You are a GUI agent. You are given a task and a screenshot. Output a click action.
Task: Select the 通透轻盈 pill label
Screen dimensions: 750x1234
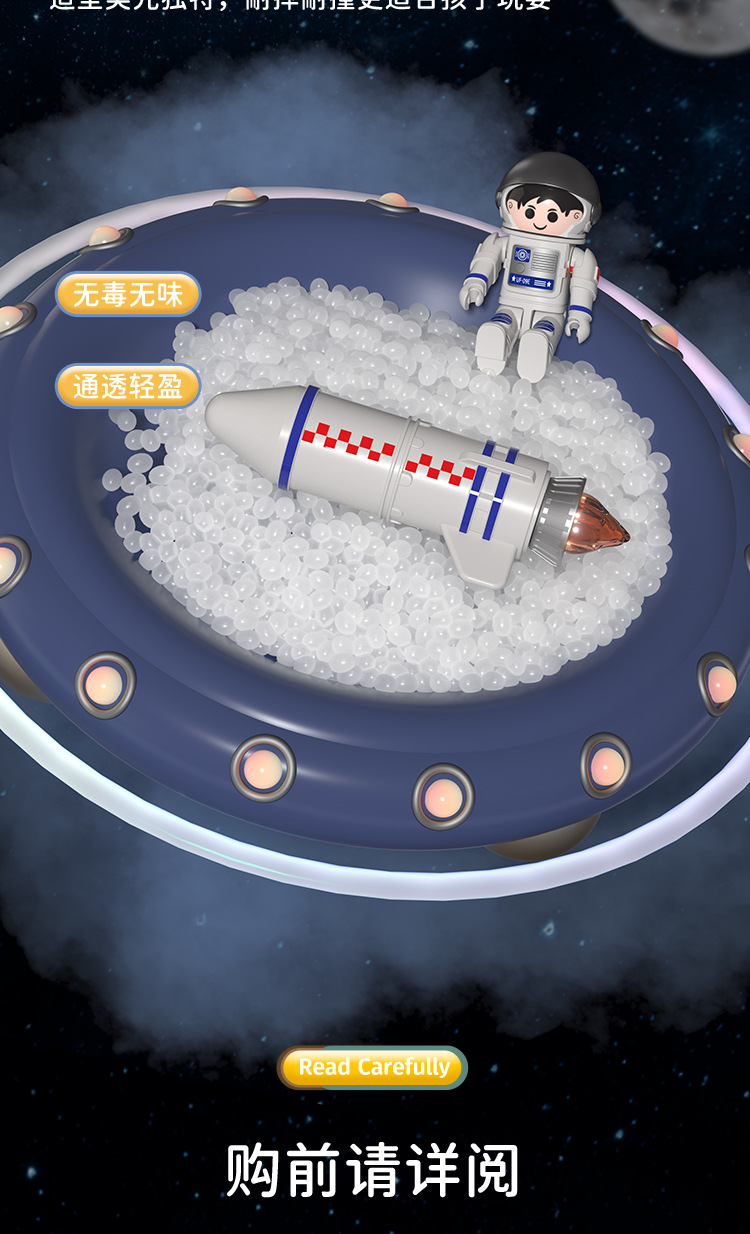127,387
